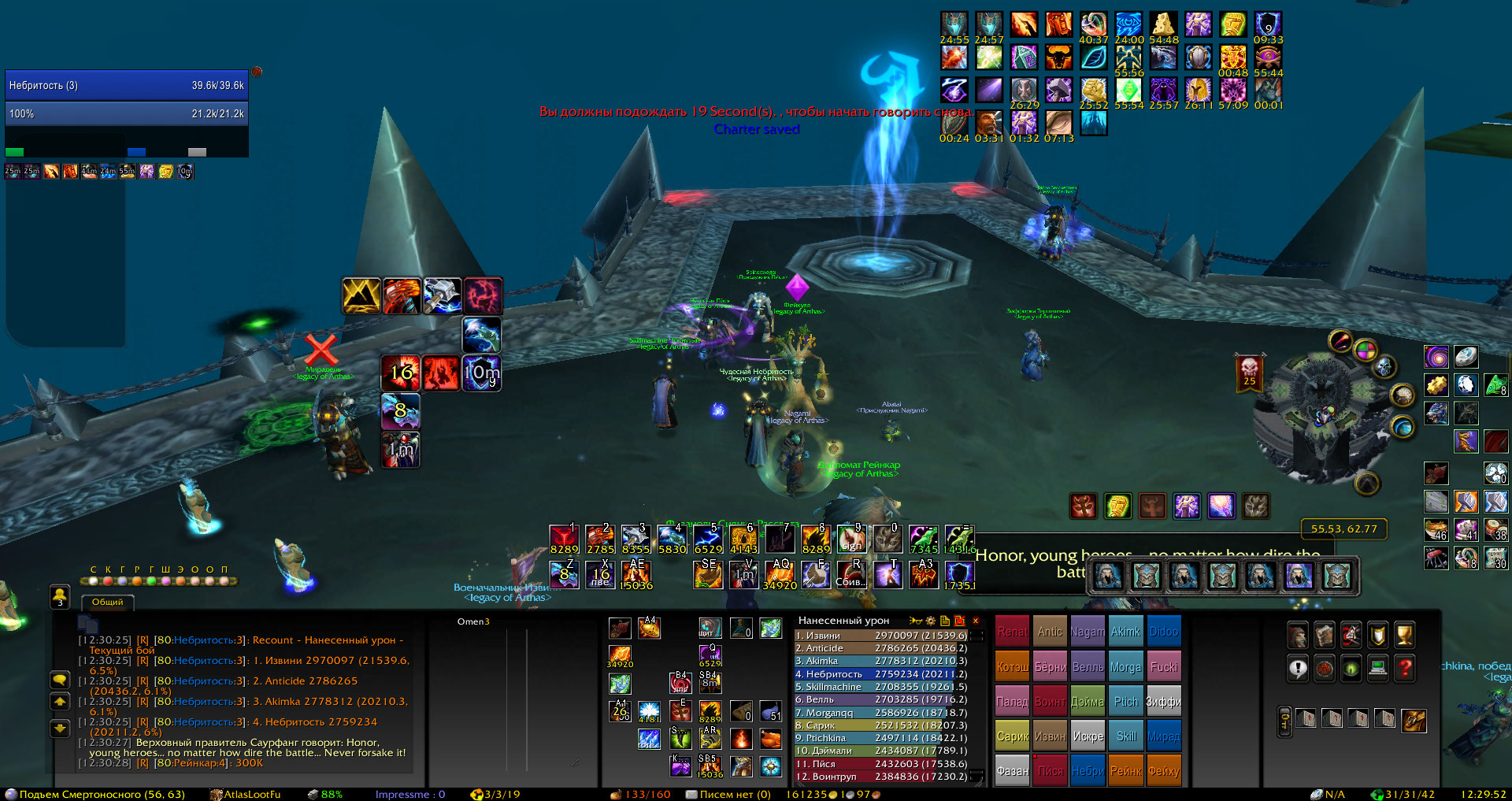This screenshot has height=801, width=1512.
Task: Open the red question mark help button
Action: [x=1404, y=669]
